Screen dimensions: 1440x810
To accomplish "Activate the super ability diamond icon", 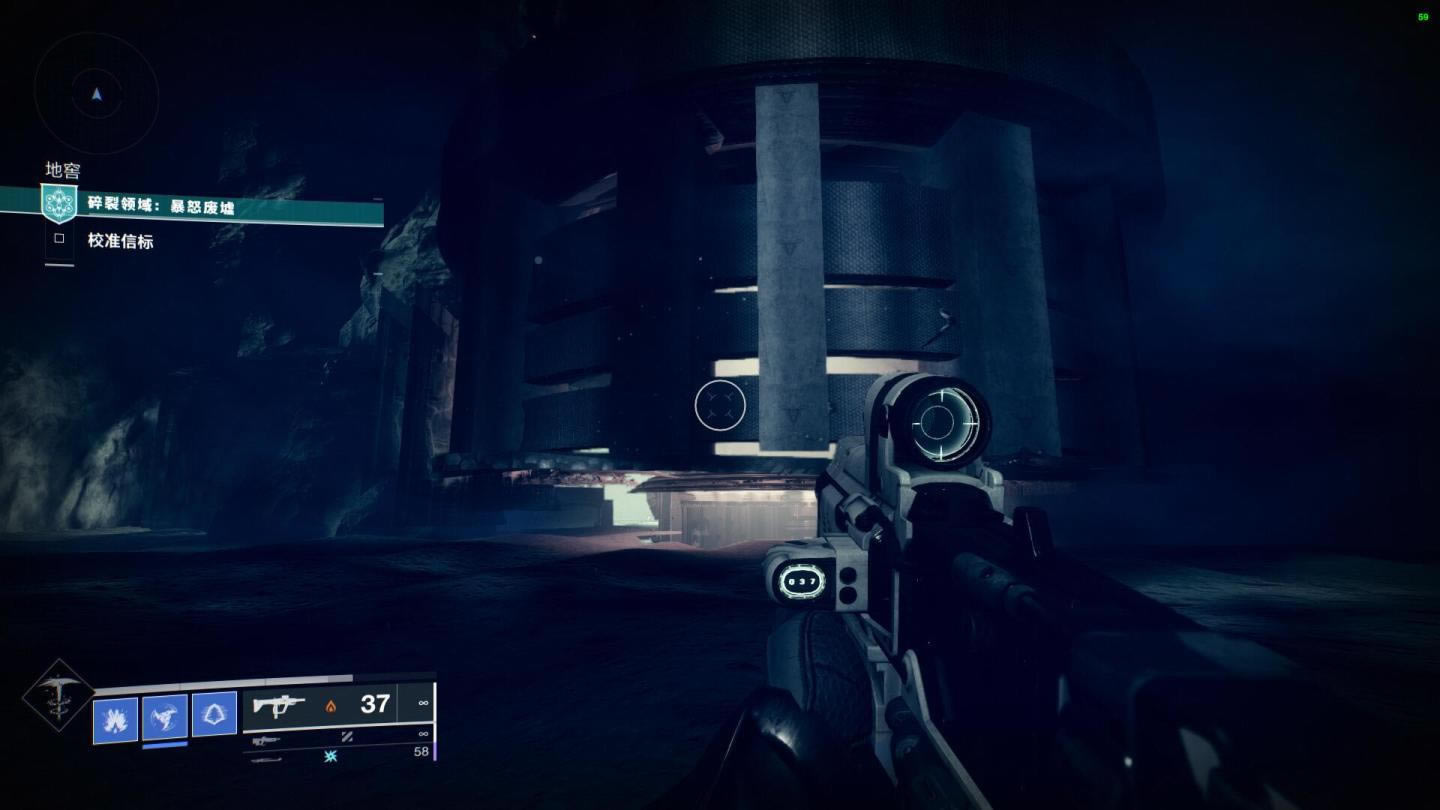I will (58, 695).
